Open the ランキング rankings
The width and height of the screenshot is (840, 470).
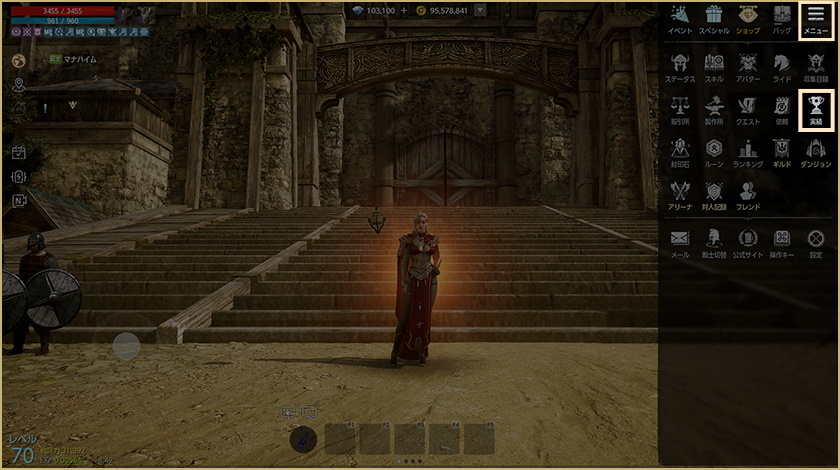(x=747, y=152)
